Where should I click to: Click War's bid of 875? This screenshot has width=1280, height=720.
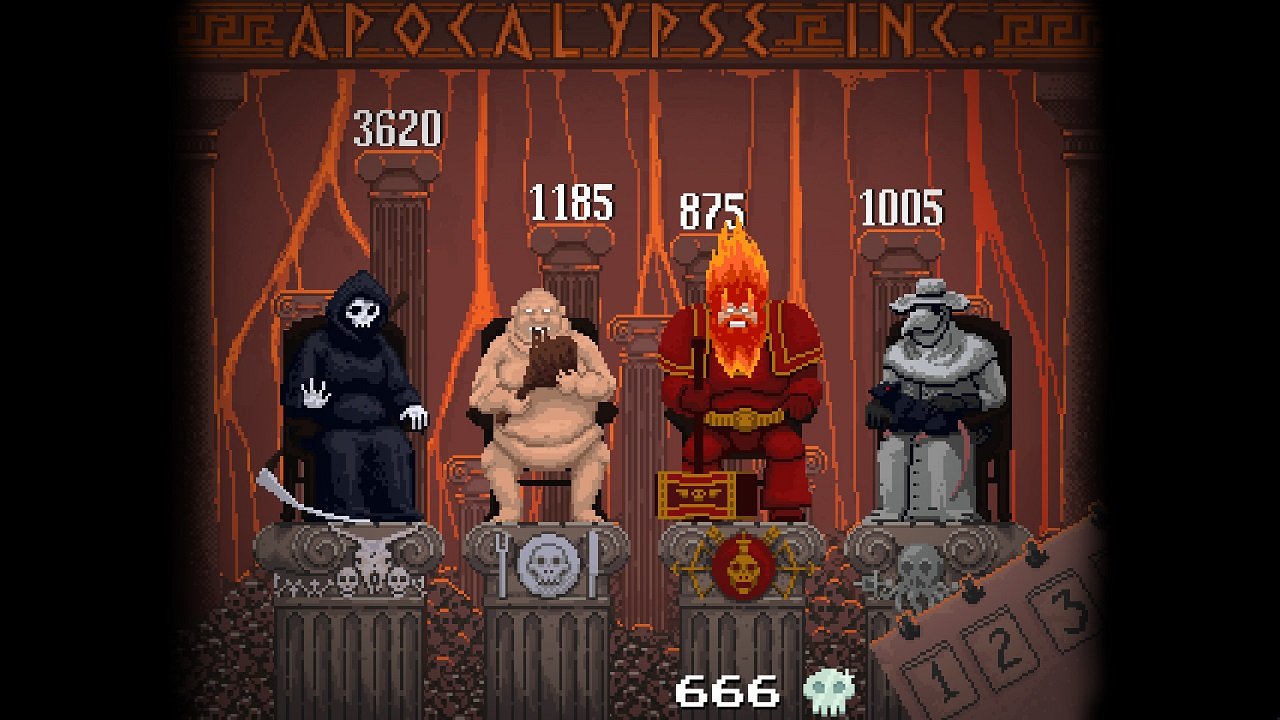714,210
